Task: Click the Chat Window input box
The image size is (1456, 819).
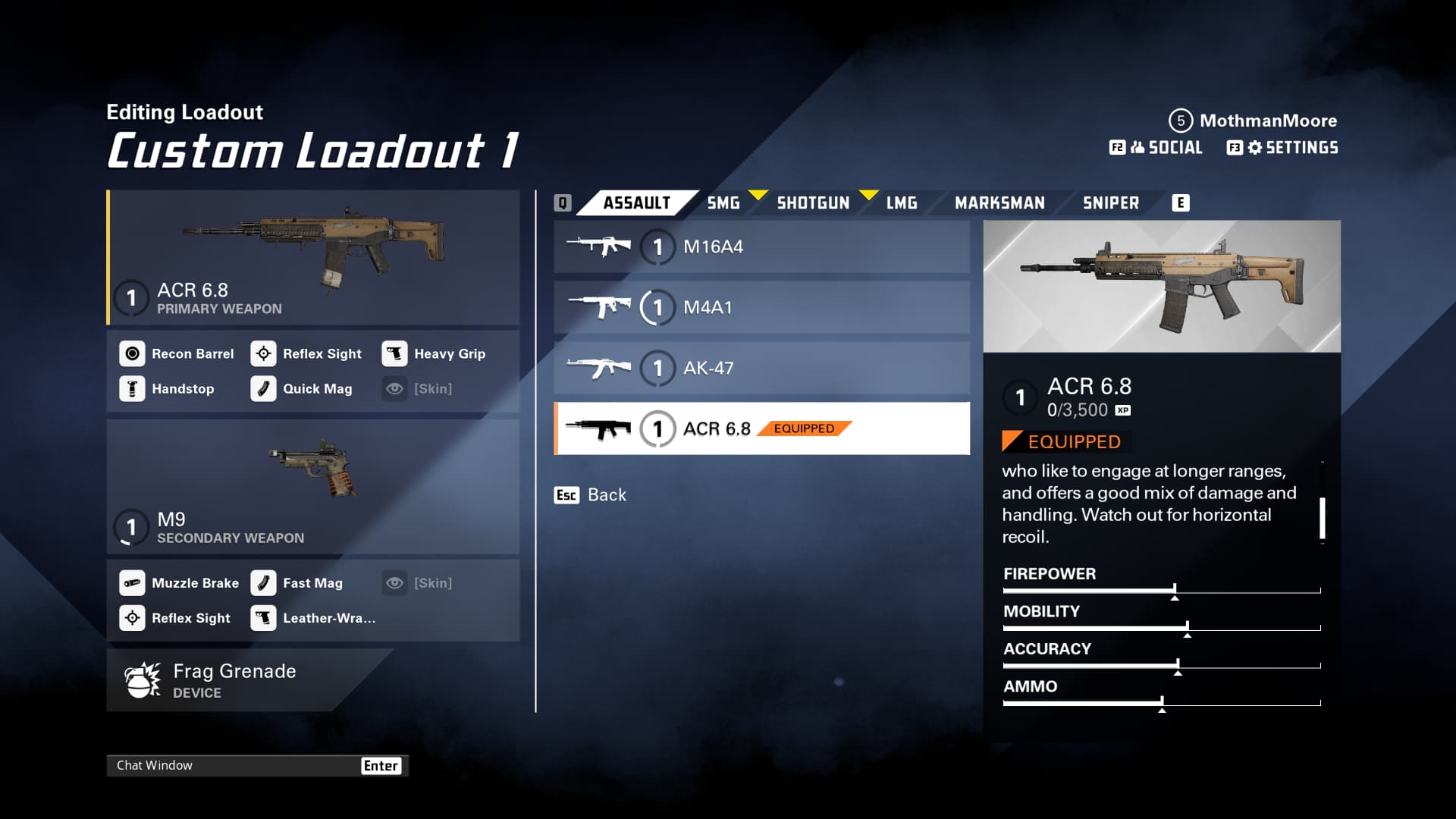Action: coord(235,766)
